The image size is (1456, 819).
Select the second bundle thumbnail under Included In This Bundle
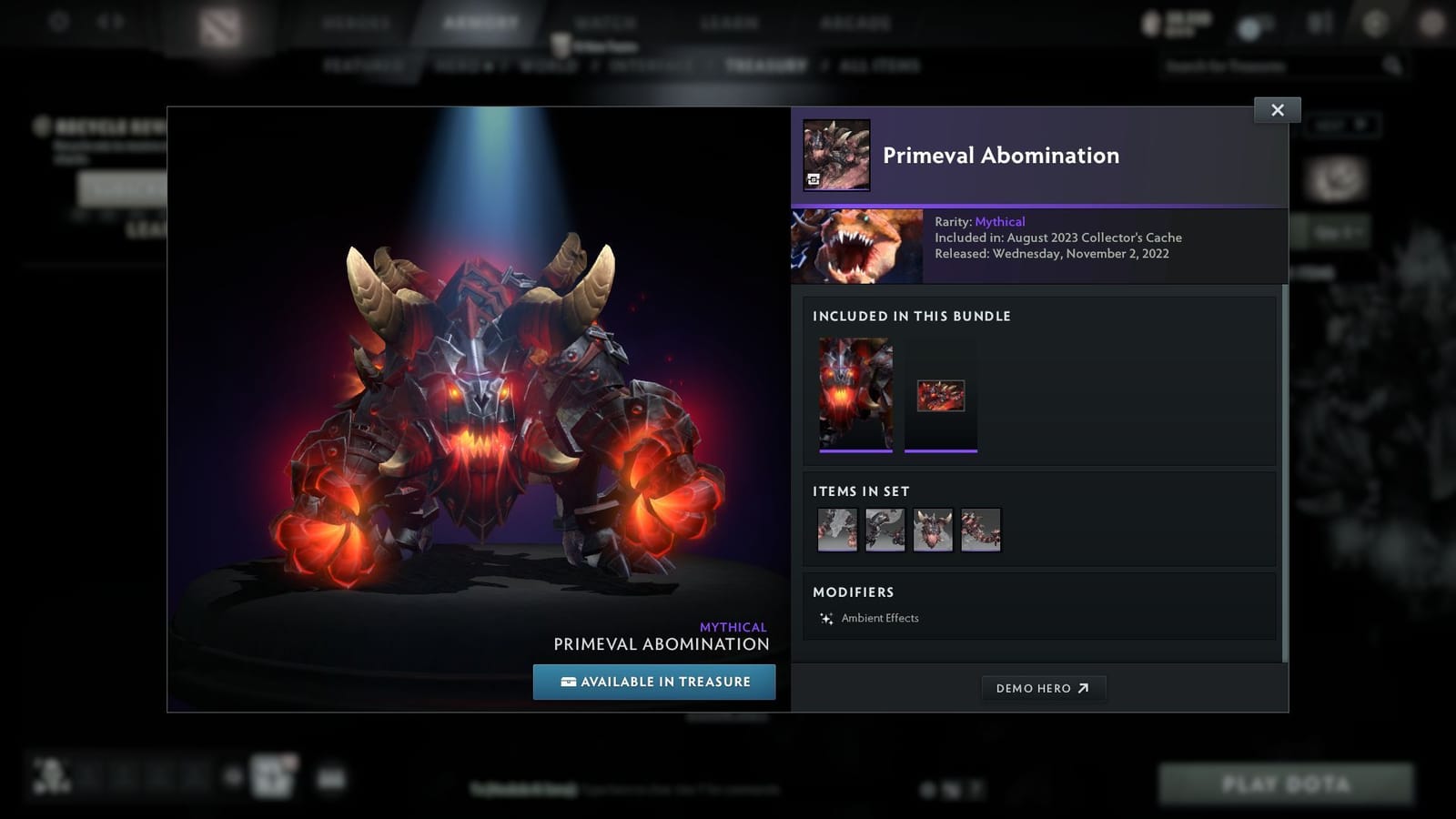[x=941, y=392]
